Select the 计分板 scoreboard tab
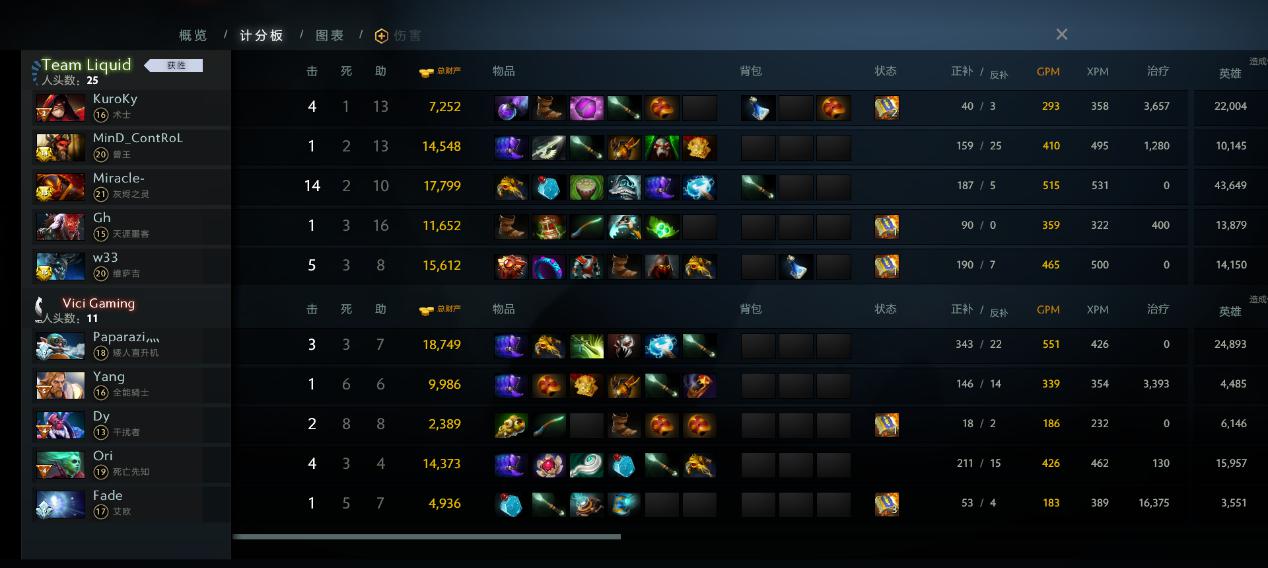Viewport: 1268px width, 568px height. tap(261, 35)
